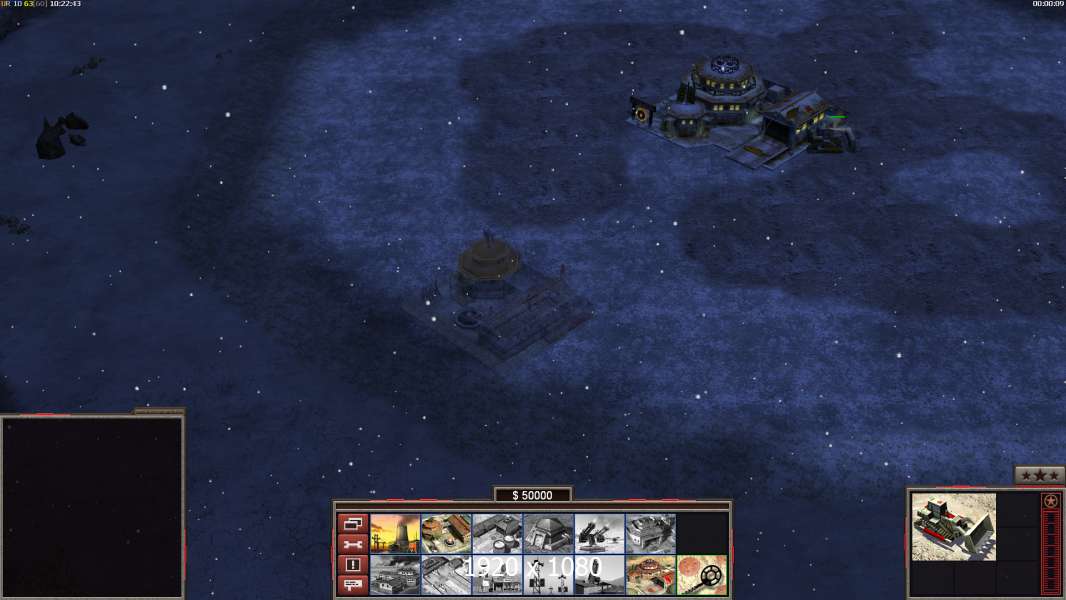Click the wrench repair button
Image resolution: width=1066 pixels, height=600 pixels.
click(x=352, y=544)
